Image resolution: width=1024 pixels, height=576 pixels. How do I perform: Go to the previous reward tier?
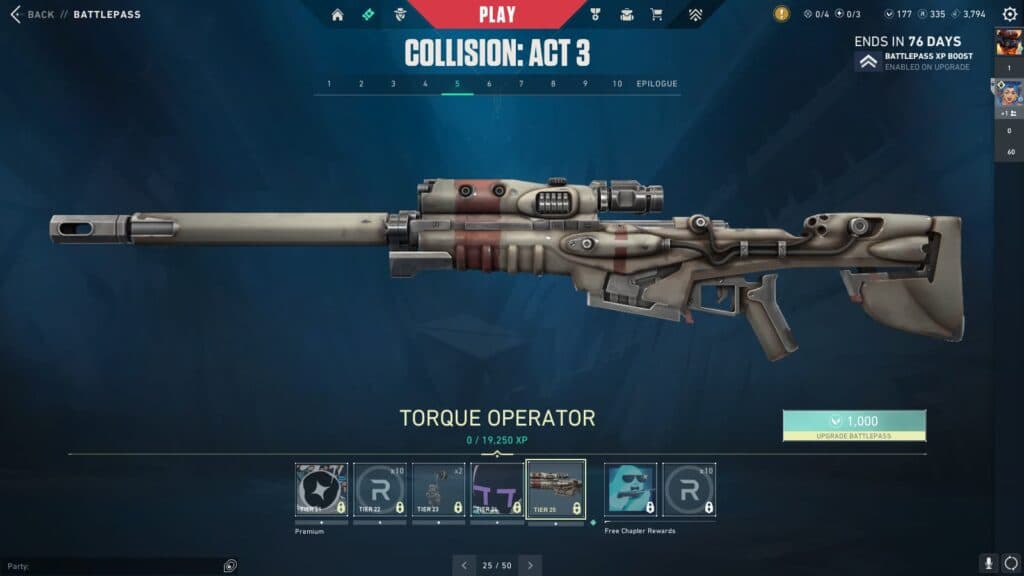pos(464,565)
